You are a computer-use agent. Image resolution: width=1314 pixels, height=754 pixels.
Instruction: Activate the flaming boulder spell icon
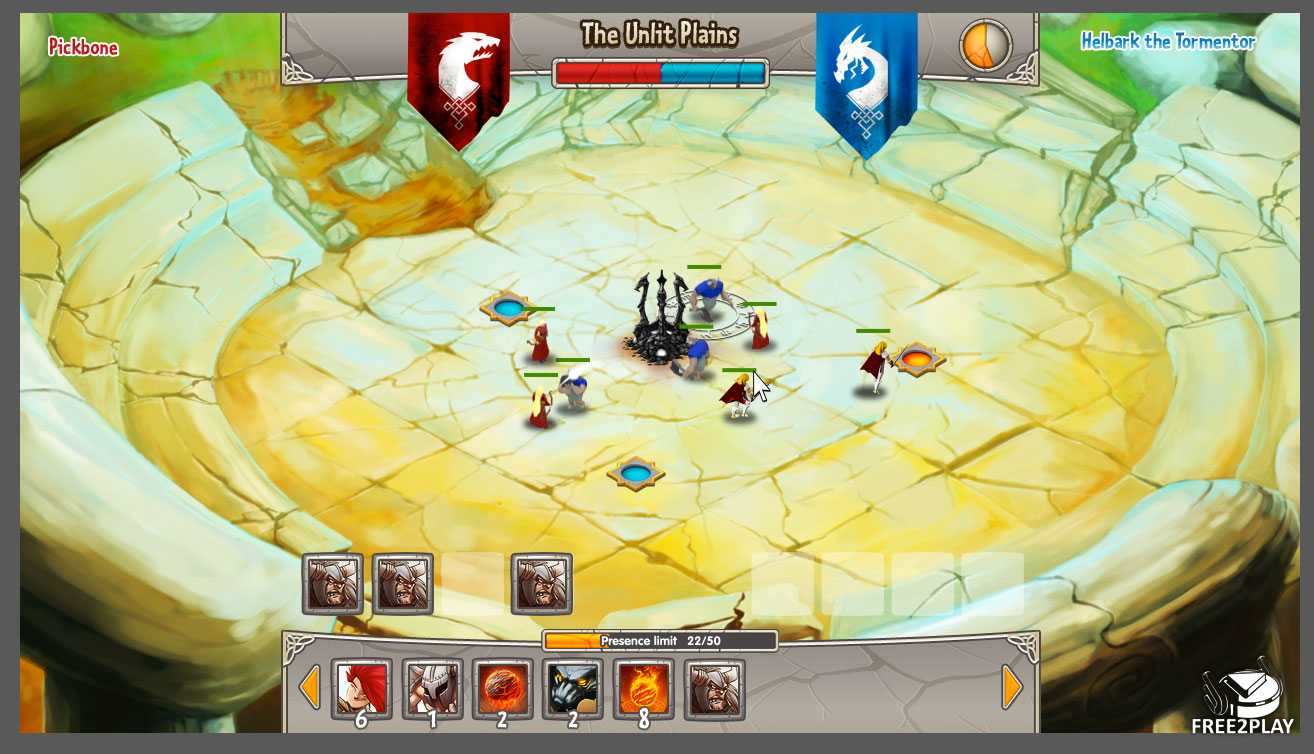pyautogui.click(x=502, y=689)
